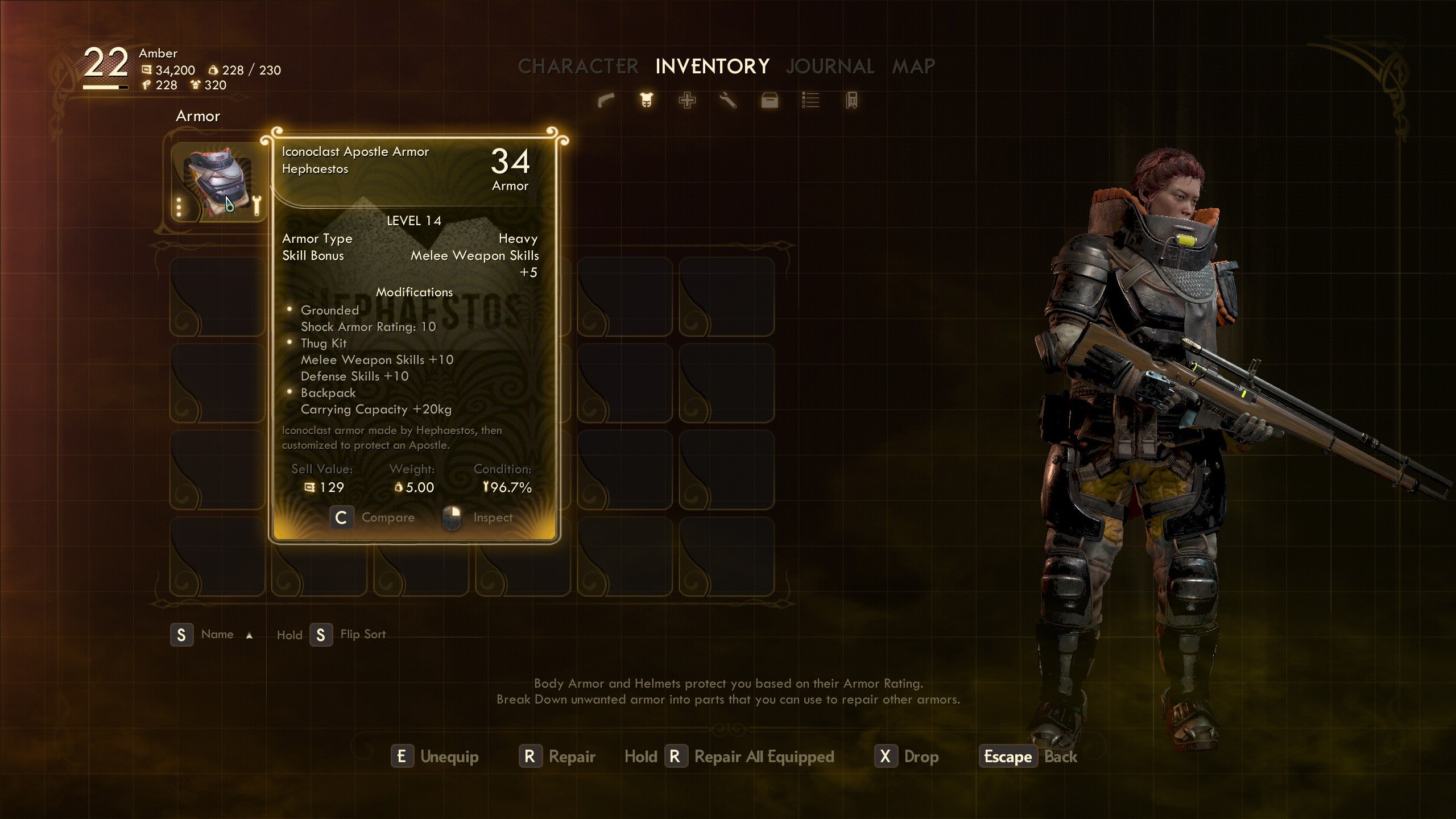Drop the selected armor

pyautogui.click(x=907, y=756)
